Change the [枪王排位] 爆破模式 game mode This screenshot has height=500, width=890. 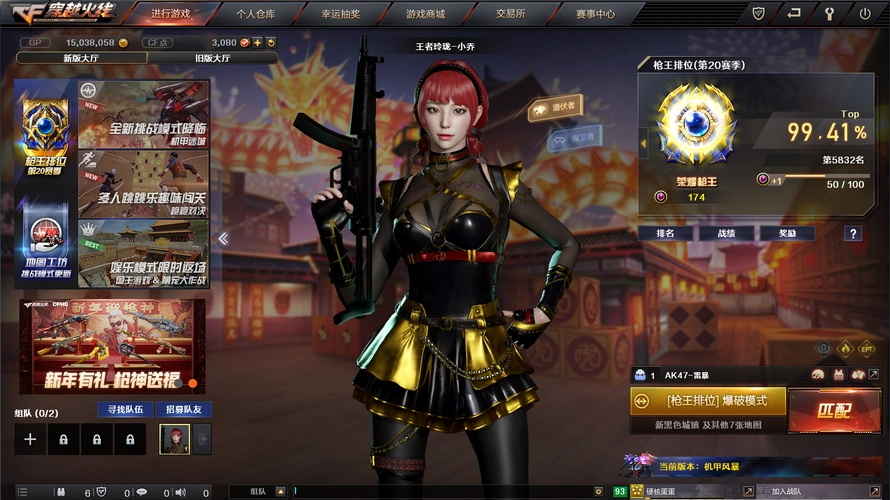(x=709, y=400)
